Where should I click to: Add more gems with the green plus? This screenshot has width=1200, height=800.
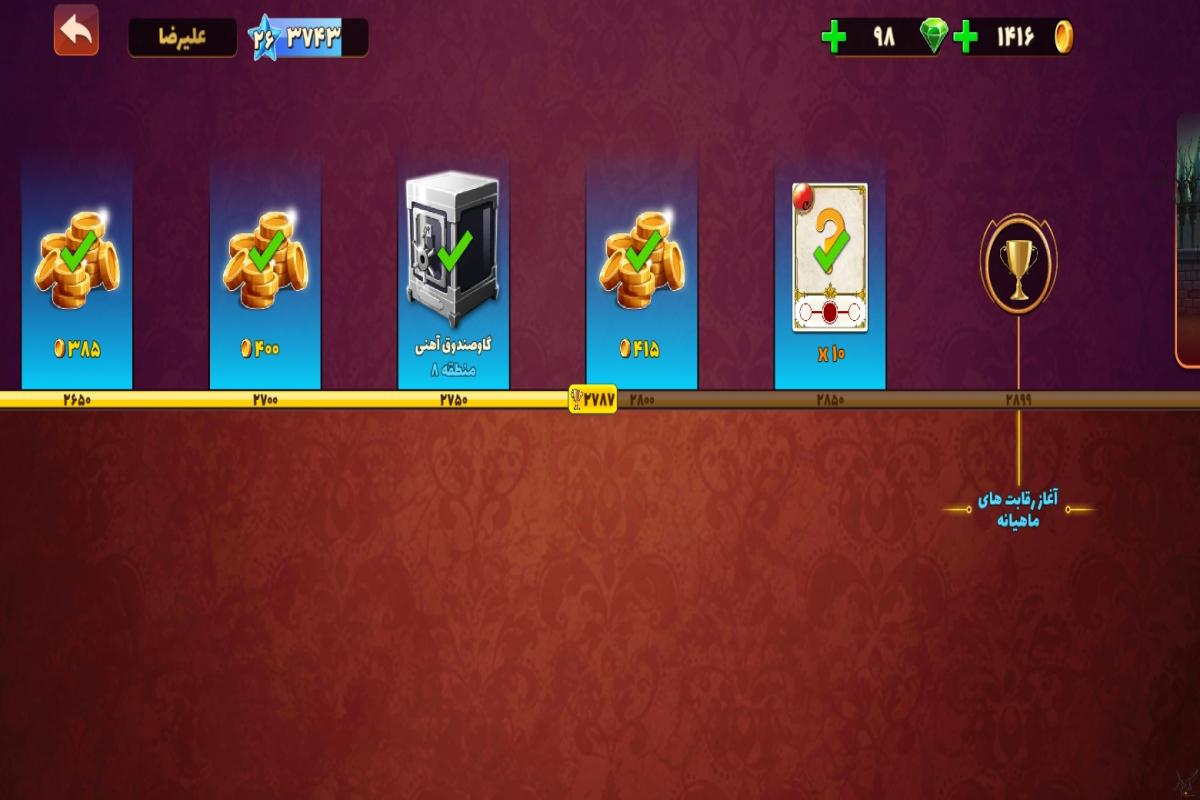pos(833,38)
